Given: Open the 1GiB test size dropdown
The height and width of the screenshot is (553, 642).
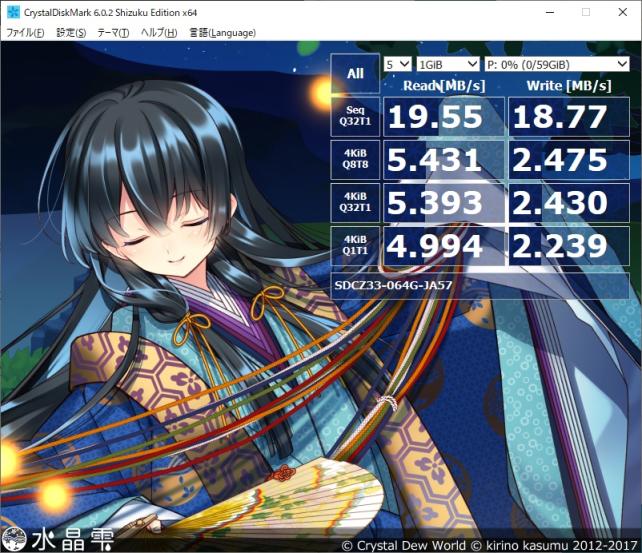Looking at the screenshot, I should (446, 63).
